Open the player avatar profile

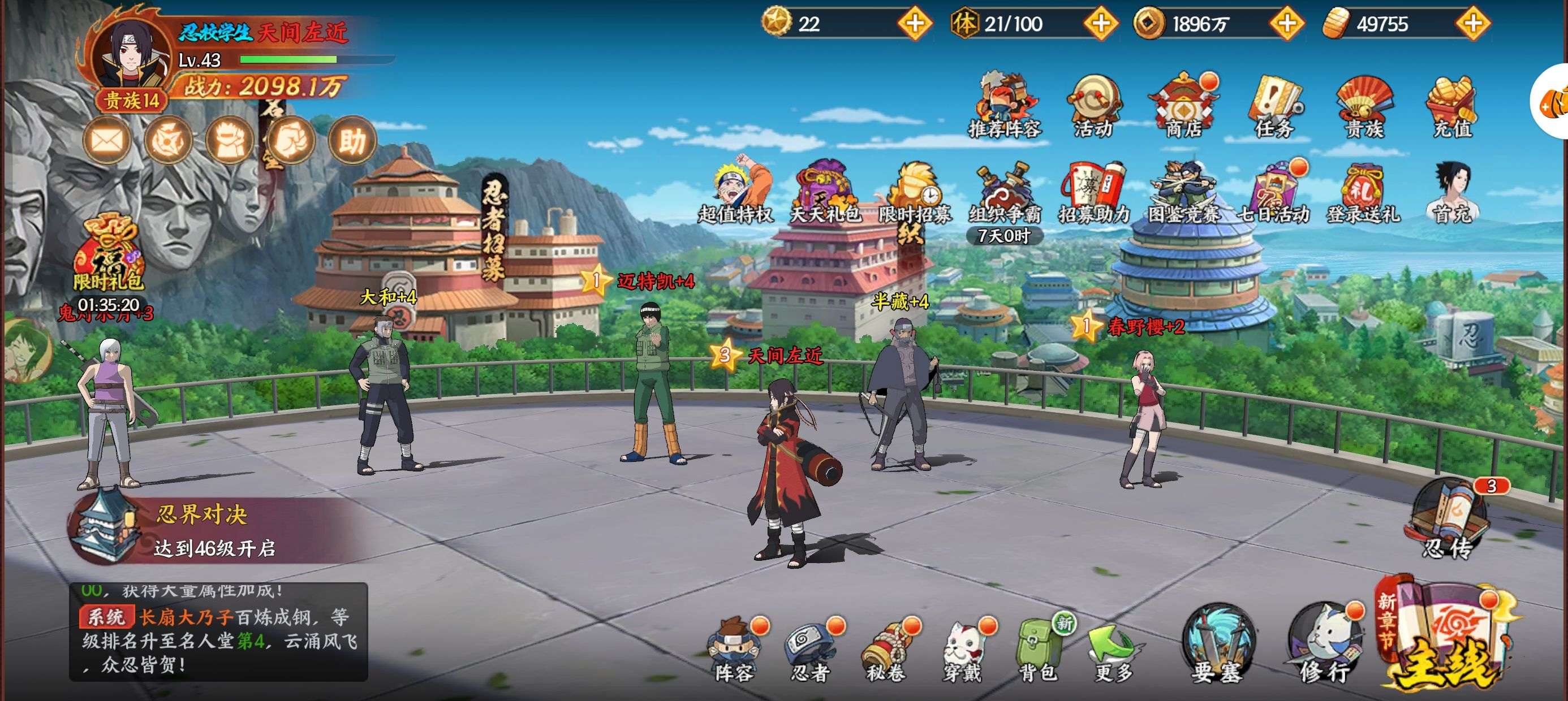pos(130,58)
